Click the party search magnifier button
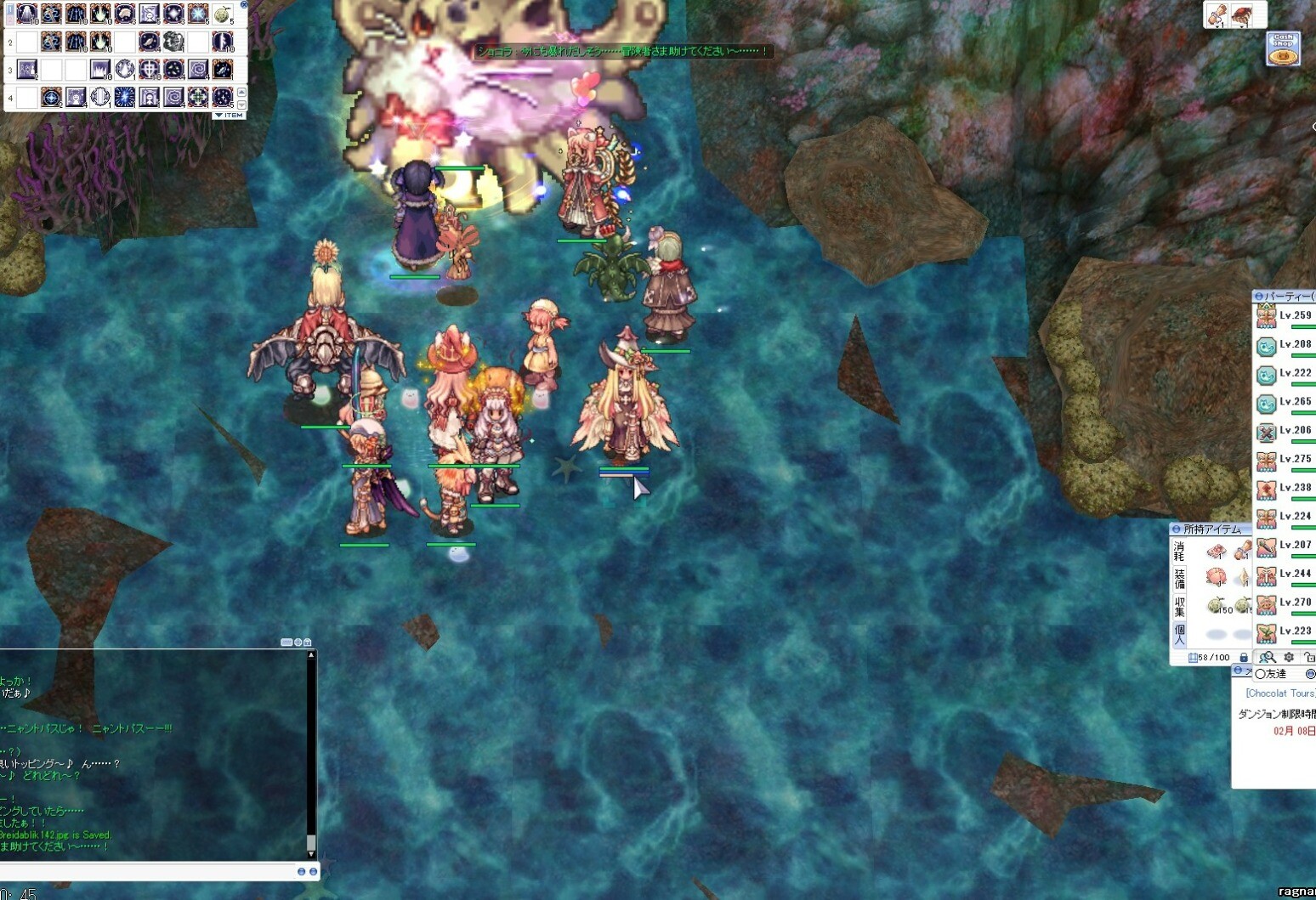Screen dimensions: 1316x900 tap(1267, 657)
